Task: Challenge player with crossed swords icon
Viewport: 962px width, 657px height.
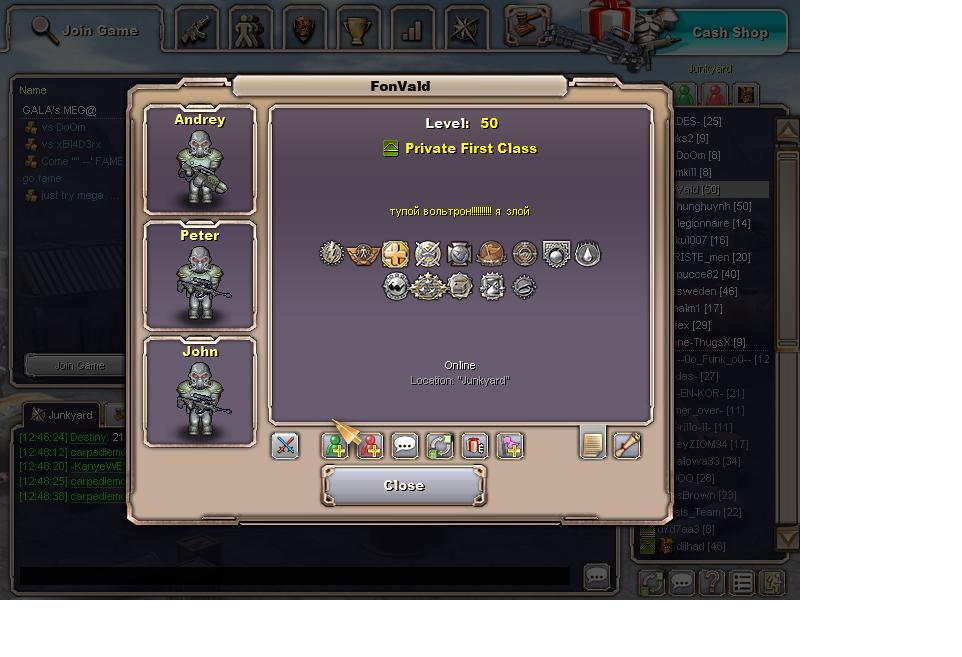Action: tap(285, 445)
